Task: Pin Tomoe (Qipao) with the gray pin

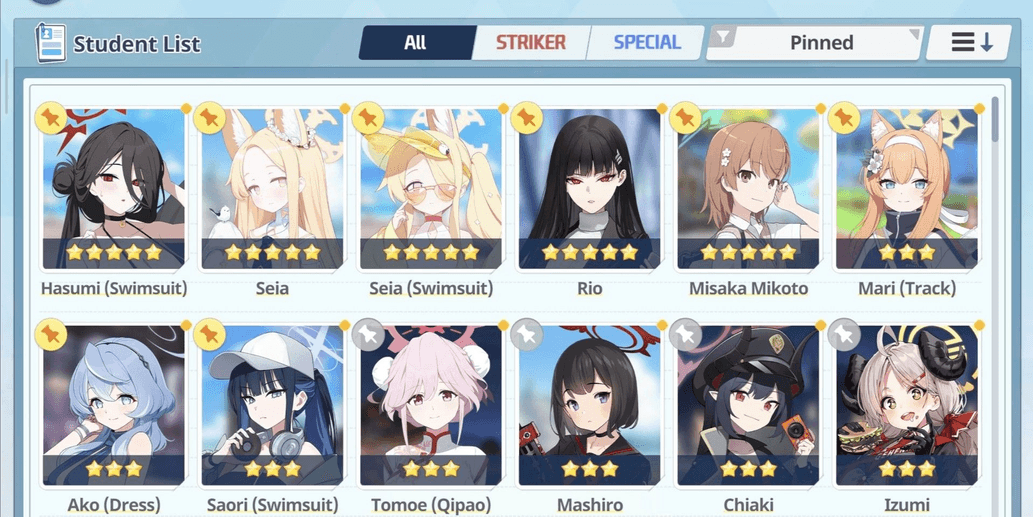Action: pos(369,335)
